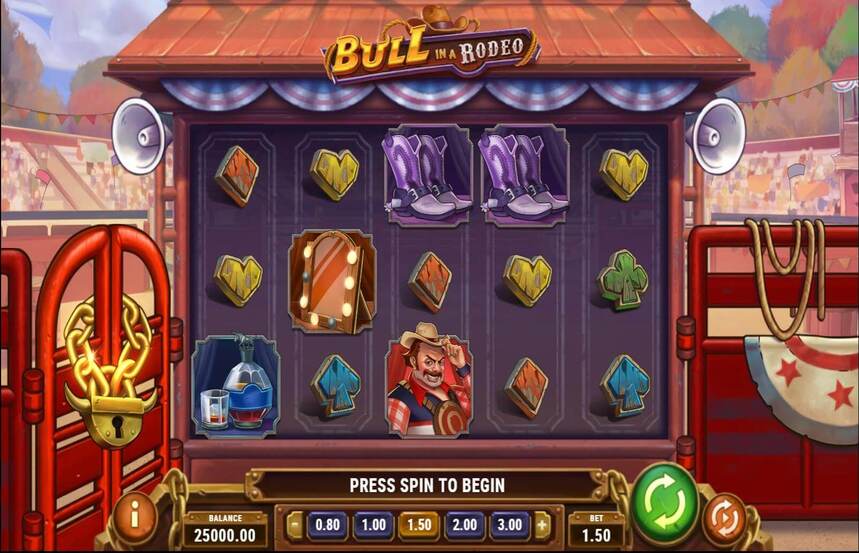The image size is (859, 553).
Task: Open the orange info button
Action: (135, 518)
